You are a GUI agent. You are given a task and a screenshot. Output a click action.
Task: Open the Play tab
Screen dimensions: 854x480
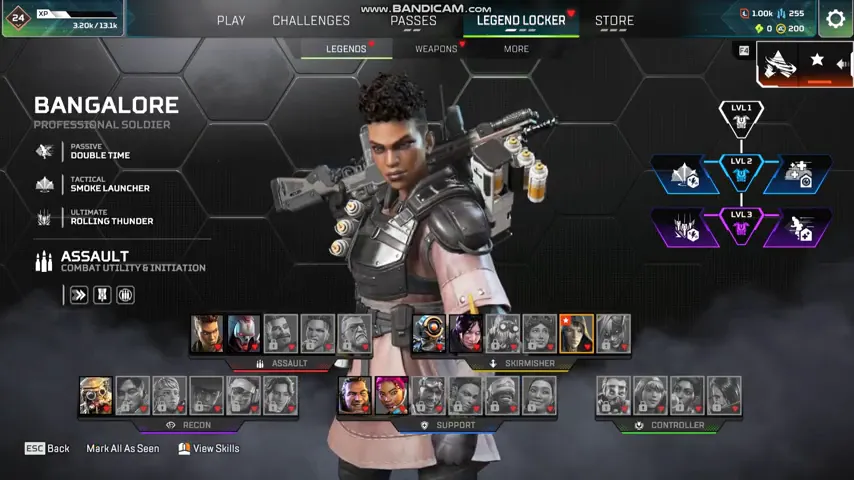[231, 20]
